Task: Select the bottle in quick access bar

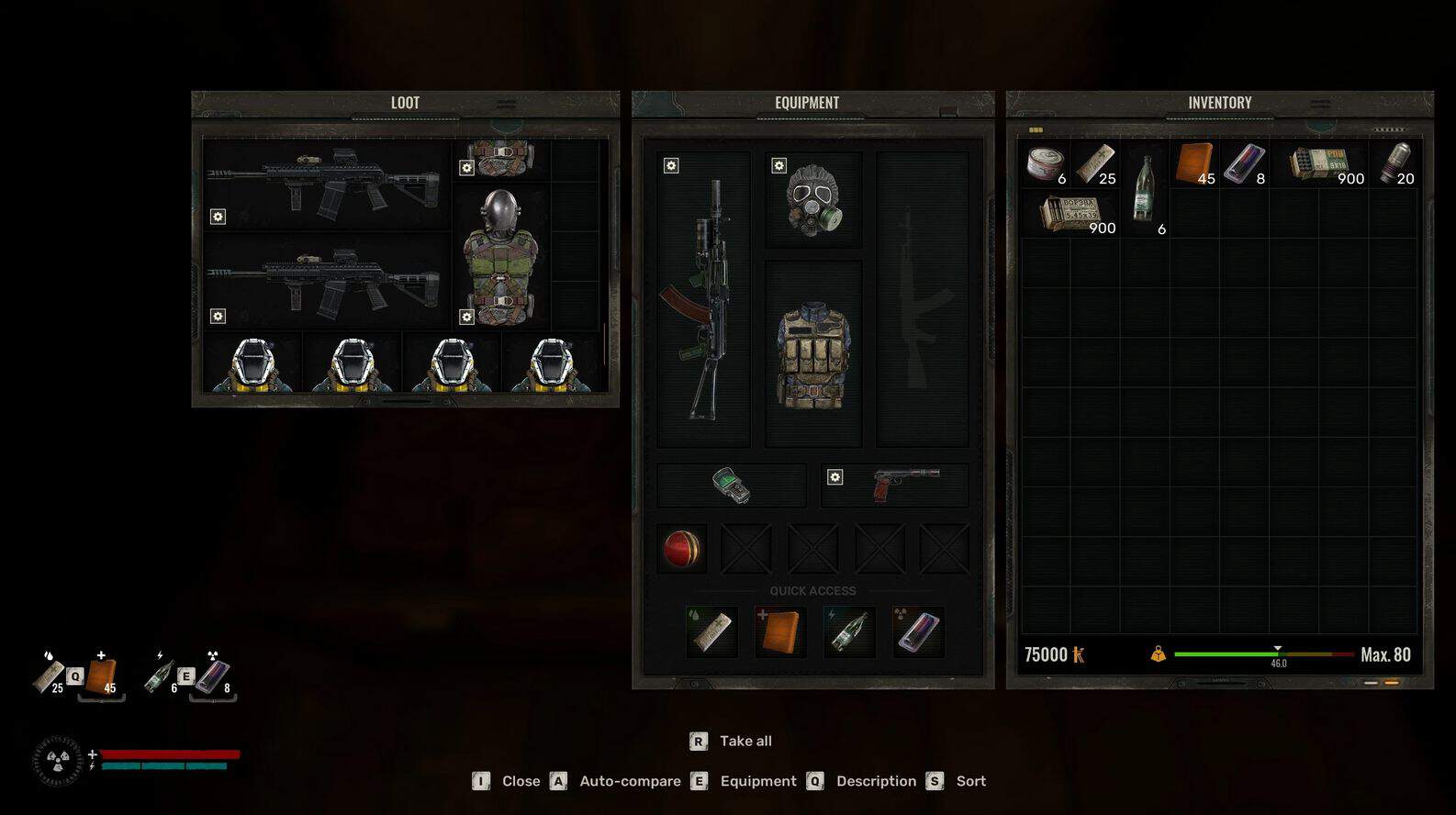Action: click(848, 631)
